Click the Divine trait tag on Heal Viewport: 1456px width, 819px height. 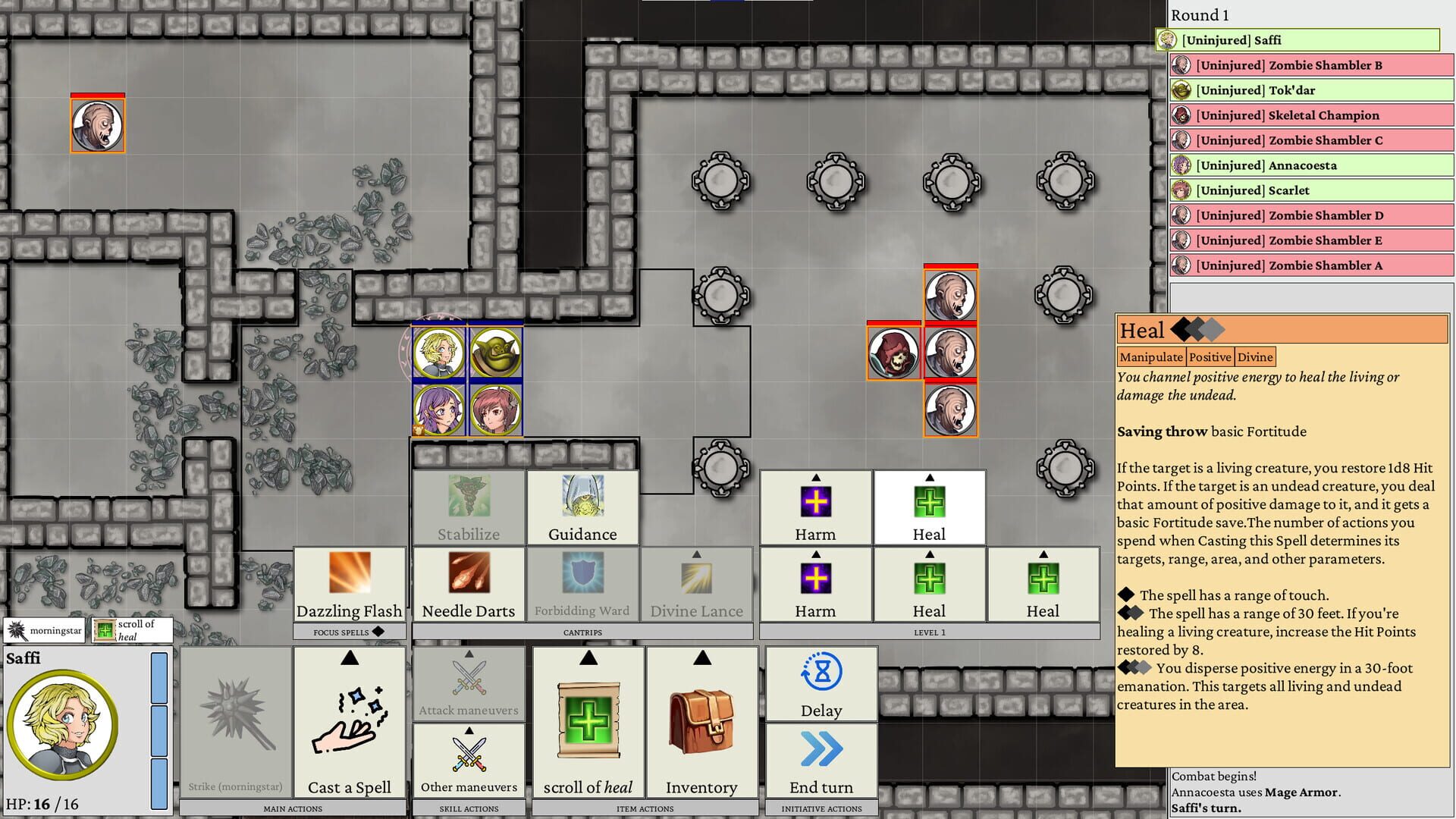tap(1256, 356)
